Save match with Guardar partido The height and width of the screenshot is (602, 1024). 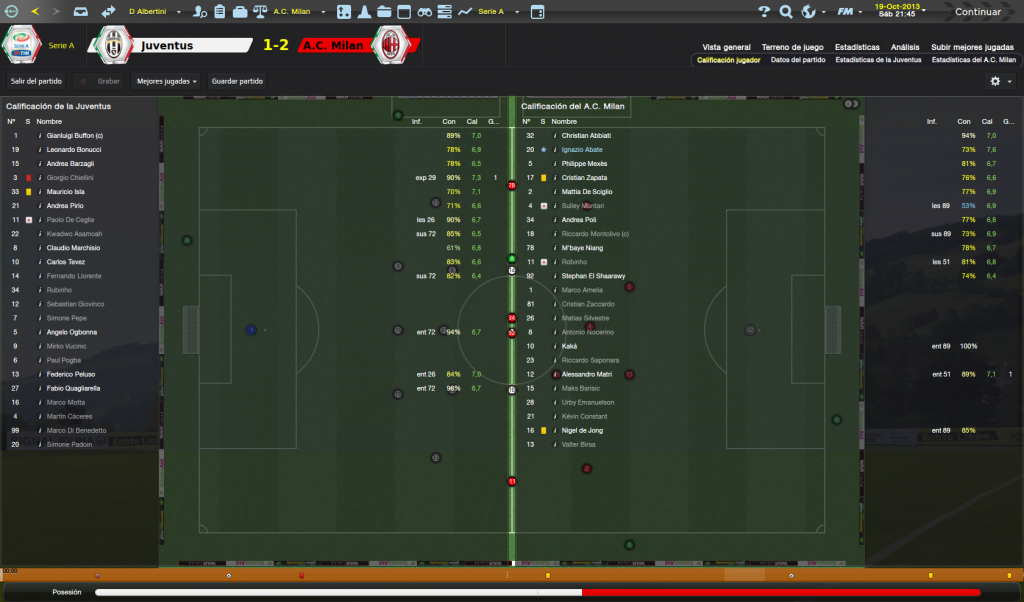(236, 81)
